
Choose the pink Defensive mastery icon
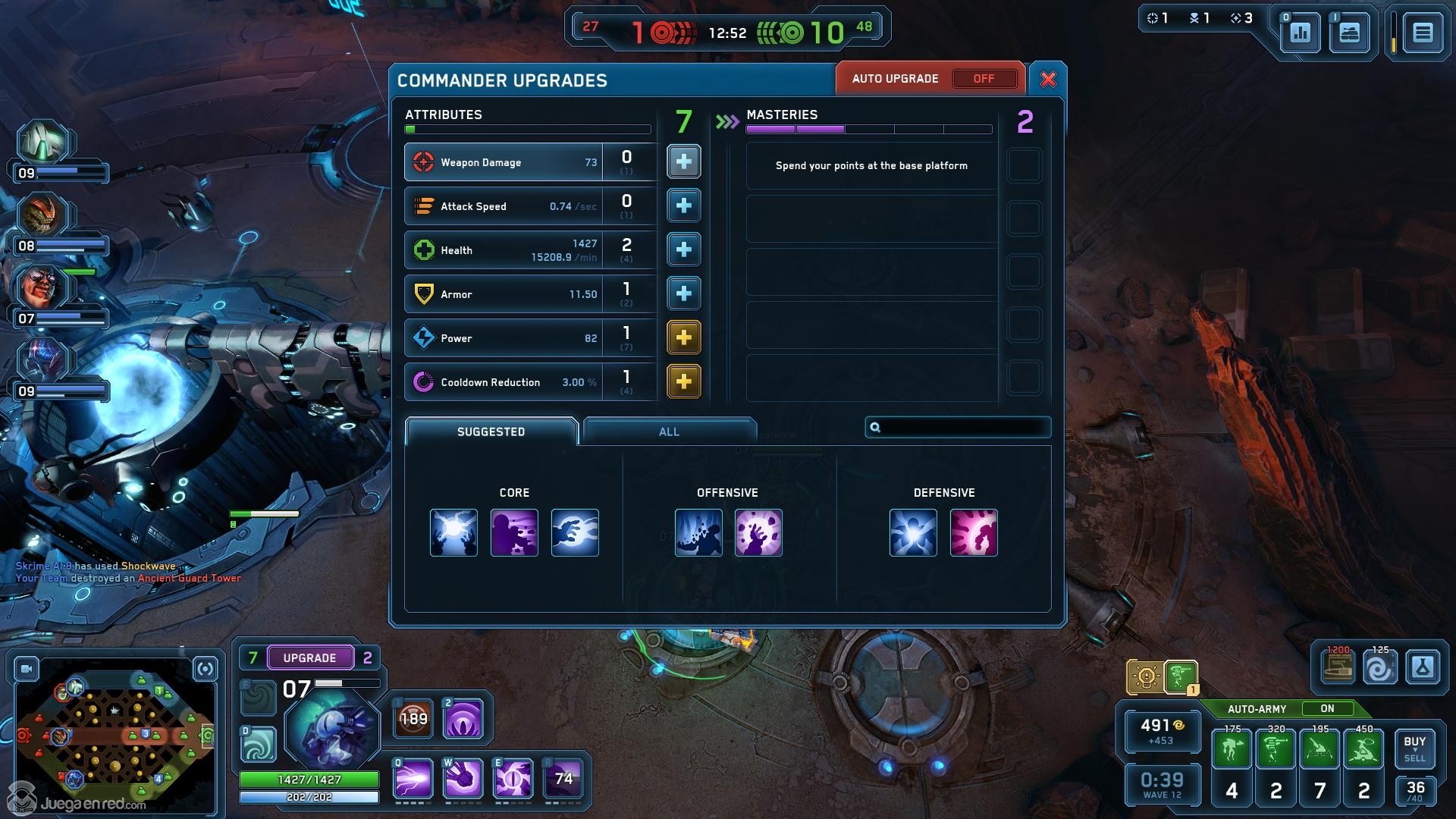(973, 532)
